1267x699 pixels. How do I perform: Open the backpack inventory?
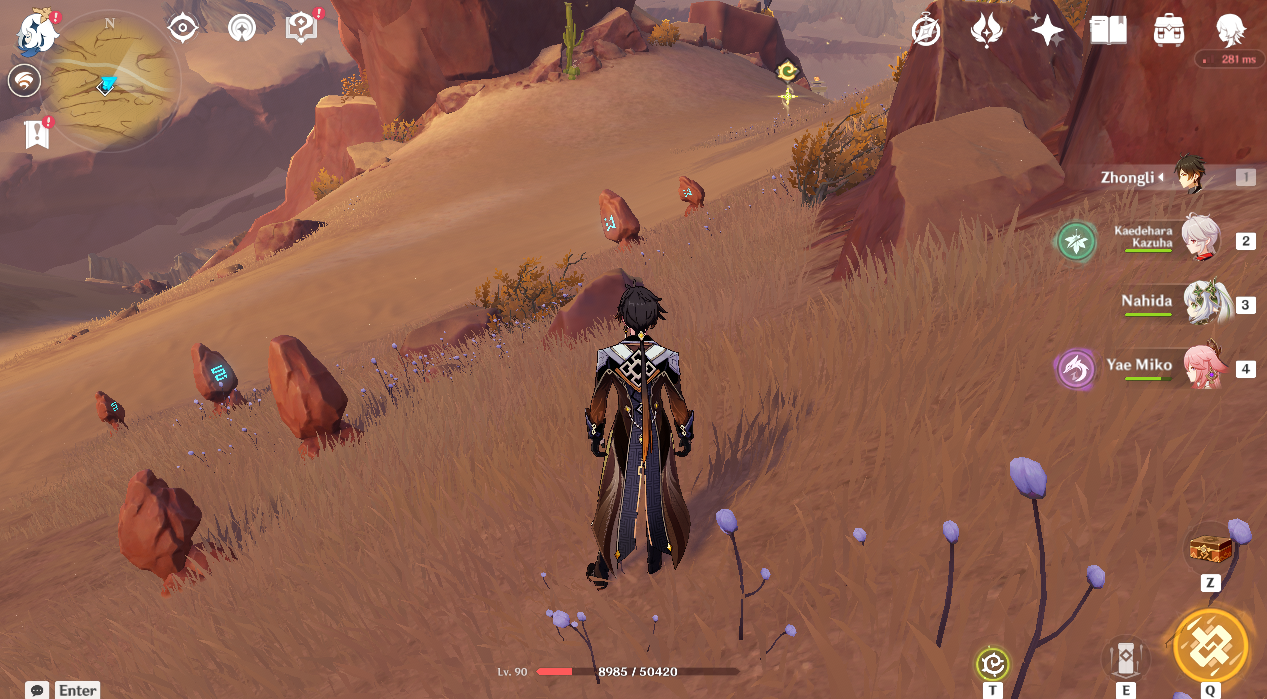tap(1169, 31)
